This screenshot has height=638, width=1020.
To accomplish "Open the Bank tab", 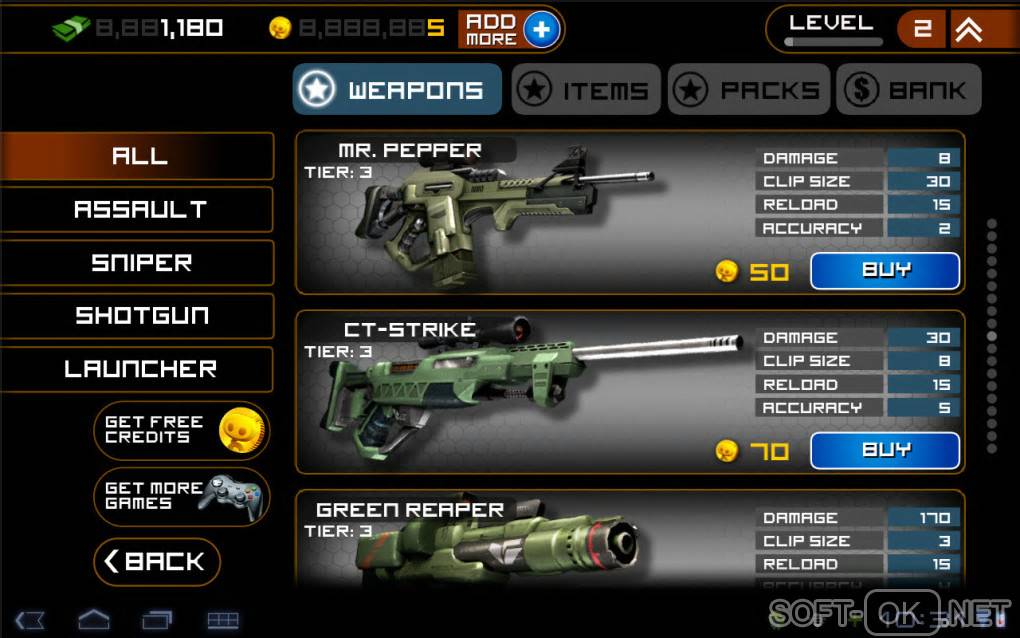I will tap(908, 90).
